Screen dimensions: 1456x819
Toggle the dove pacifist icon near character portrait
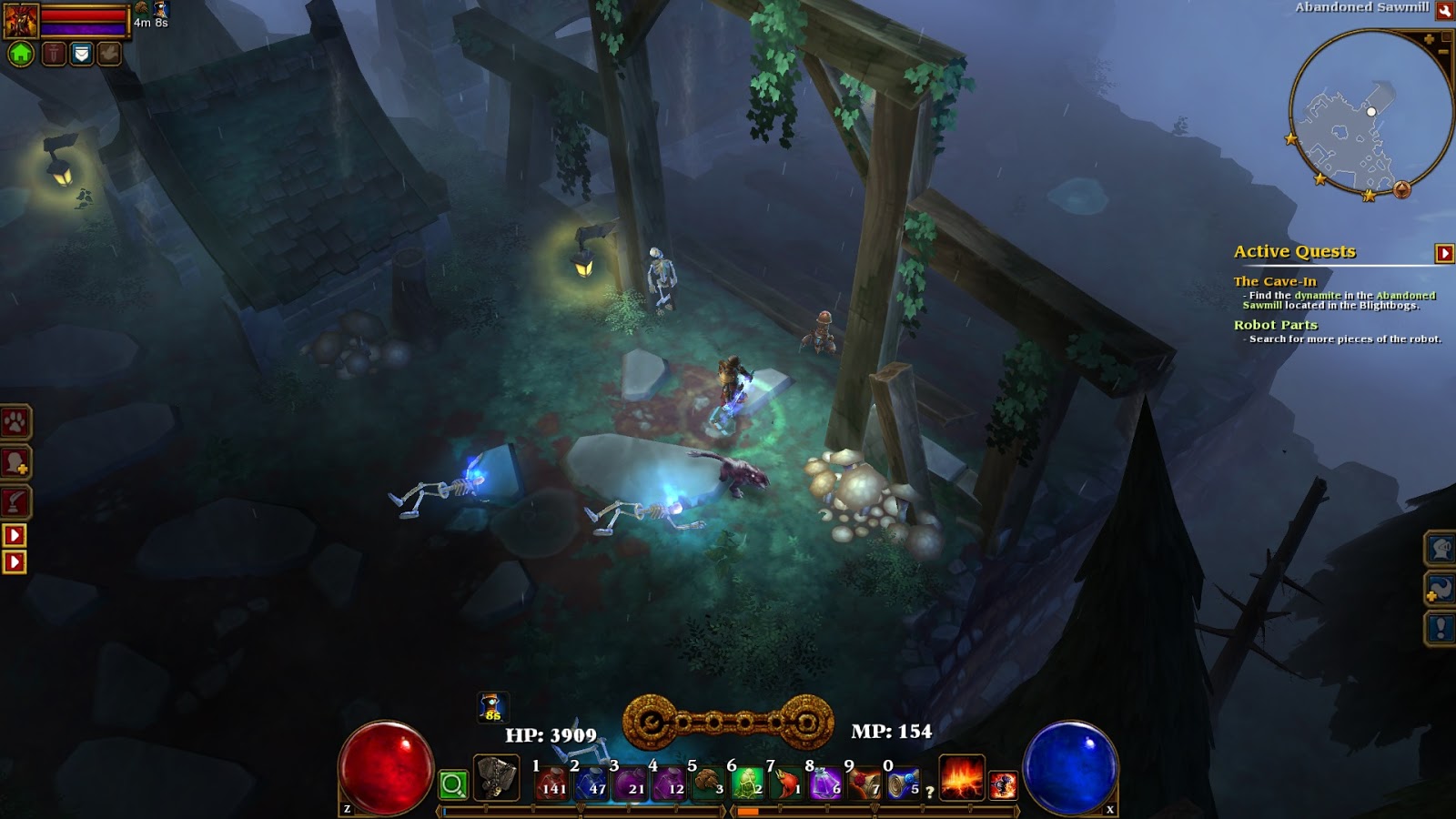[x=107, y=53]
